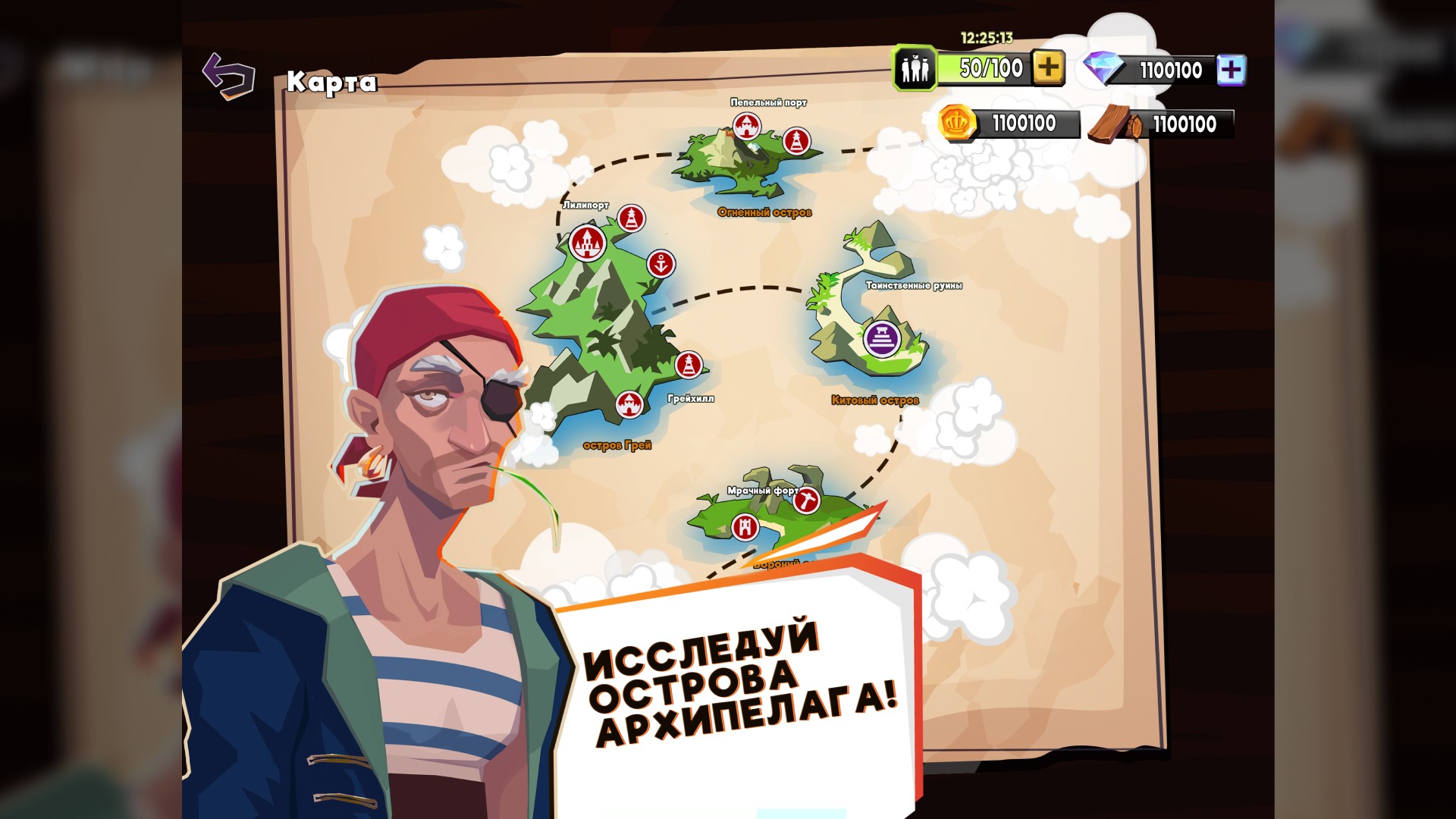1456x819 pixels.
Task: Open the purple Таинственные руины marker
Action: tap(881, 338)
